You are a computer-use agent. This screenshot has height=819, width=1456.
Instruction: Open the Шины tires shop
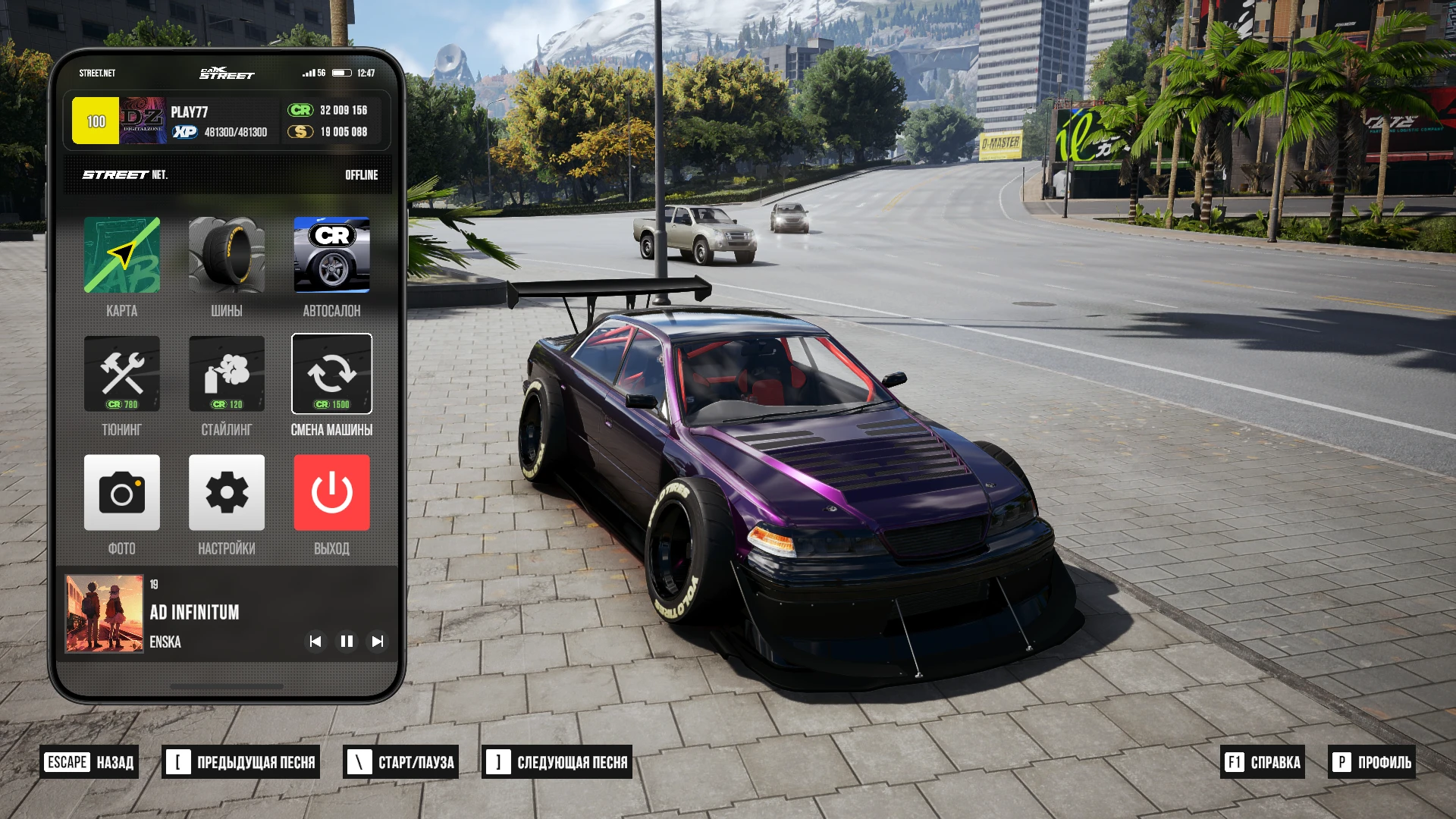(226, 256)
